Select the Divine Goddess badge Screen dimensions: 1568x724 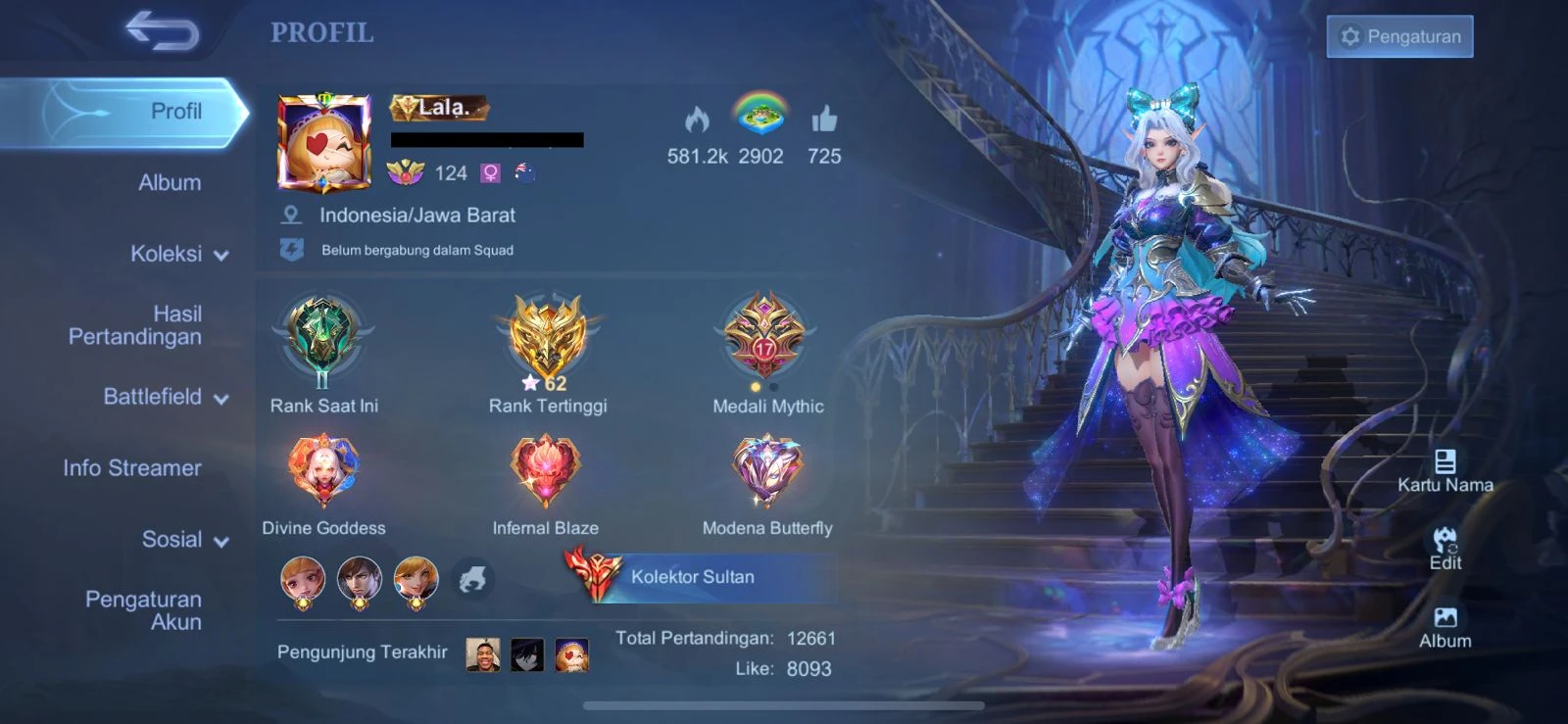point(320,470)
